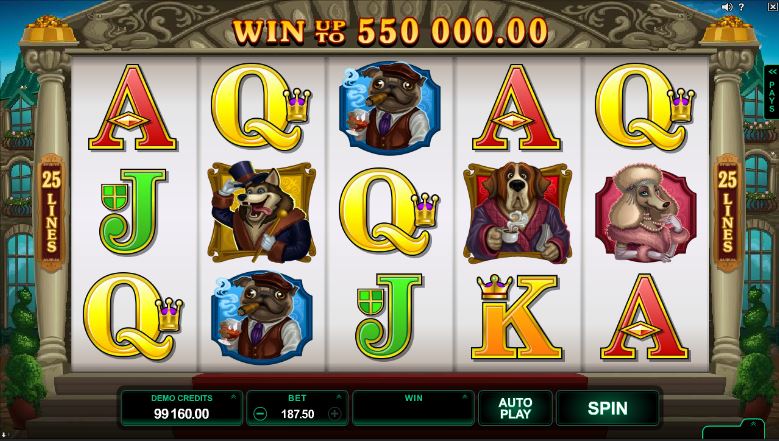Expand the Demo Credits panel arrow
This screenshot has height=441, width=779.
pos(233,396)
